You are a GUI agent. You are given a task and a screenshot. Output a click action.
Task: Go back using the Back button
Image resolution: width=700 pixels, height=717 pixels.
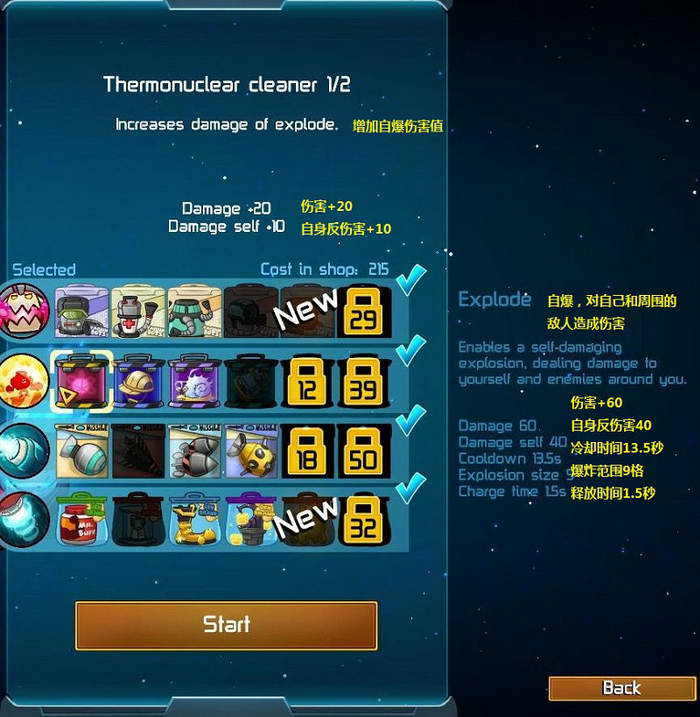[621, 688]
